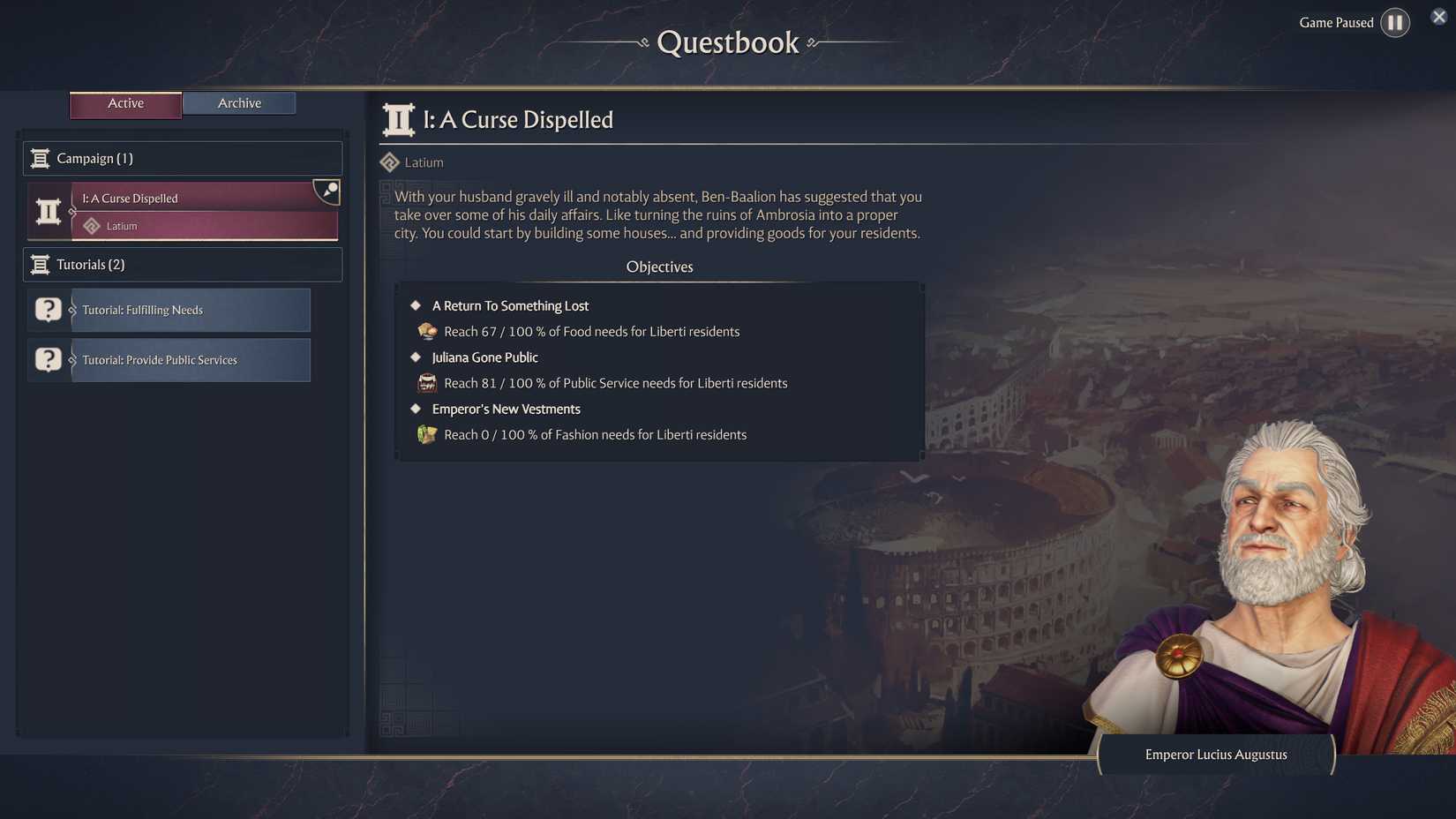Collapse the Tutorials (2) section
The image size is (1456, 819).
[x=182, y=264]
